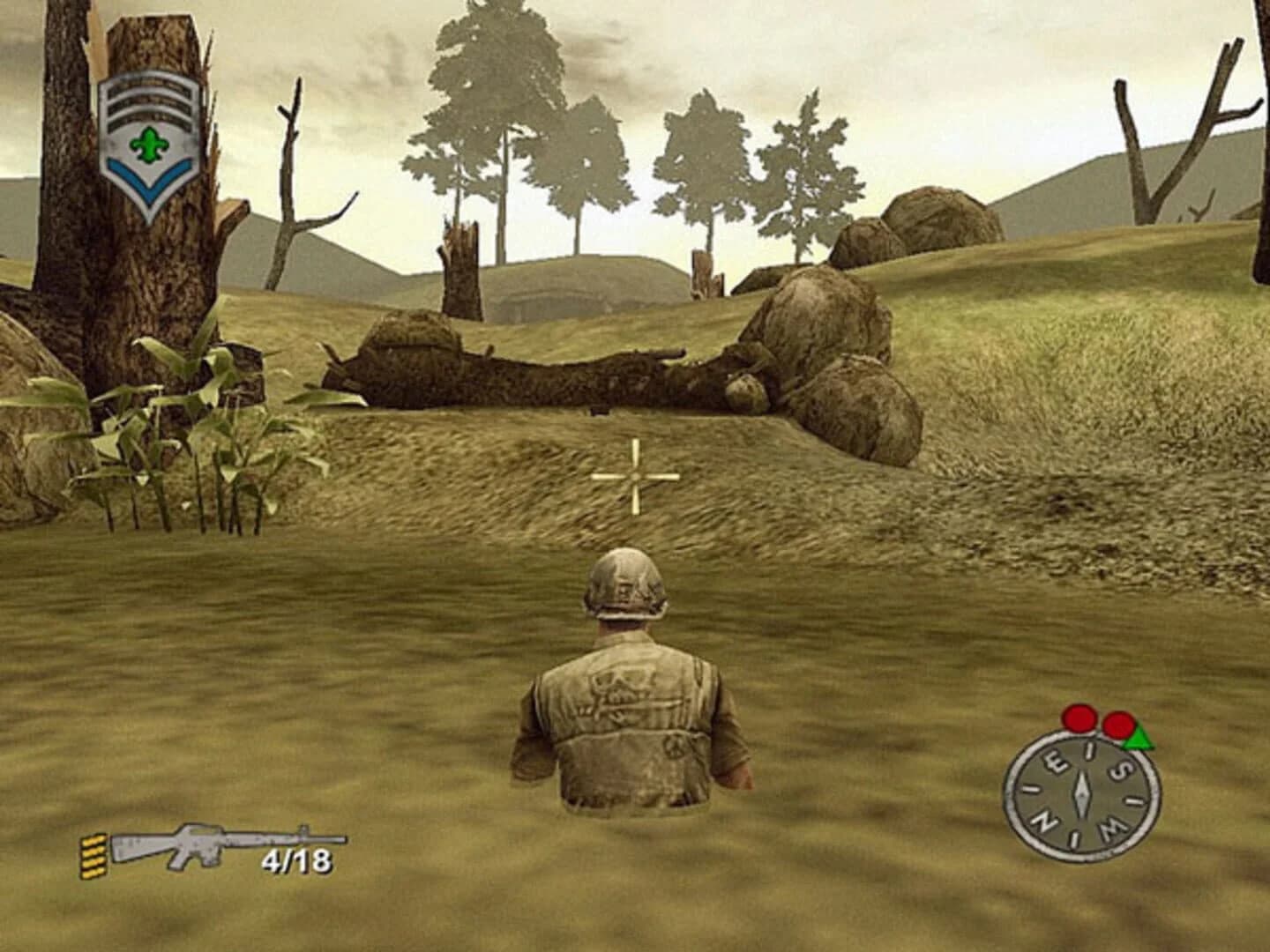Click the green triangle objective marker near compass
This screenshot has height=952, width=1270.
coord(1139,738)
